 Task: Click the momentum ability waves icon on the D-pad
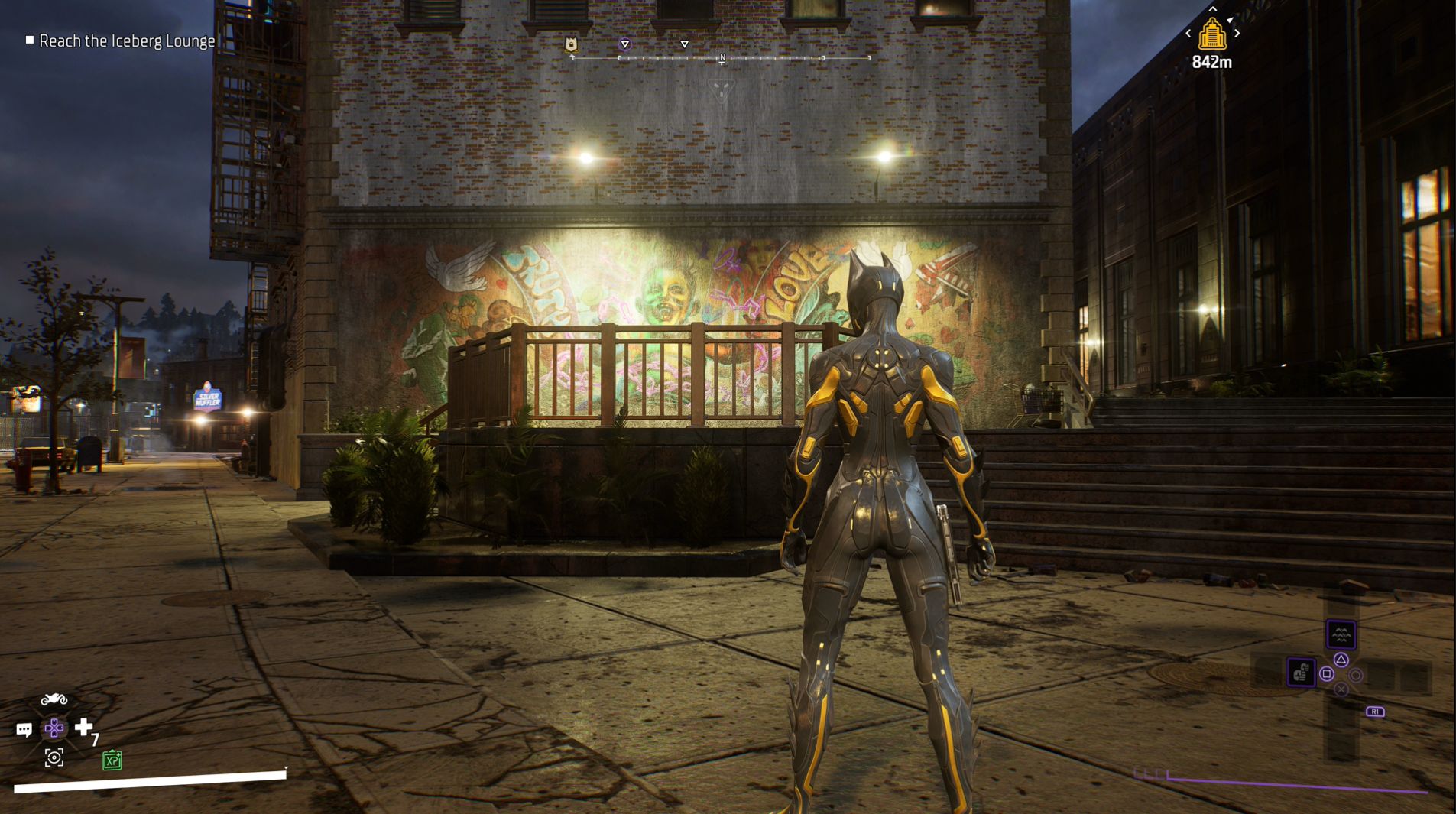pos(1341,634)
